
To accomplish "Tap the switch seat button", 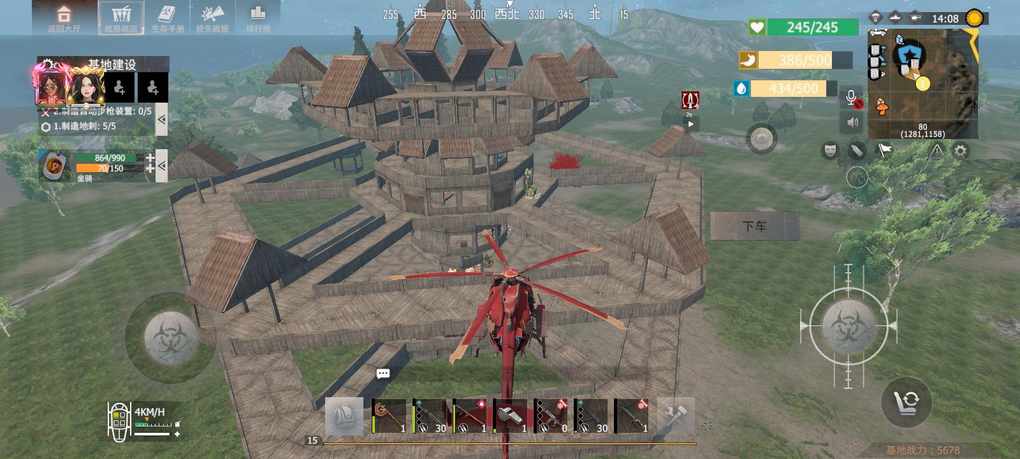I will coord(906,403).
